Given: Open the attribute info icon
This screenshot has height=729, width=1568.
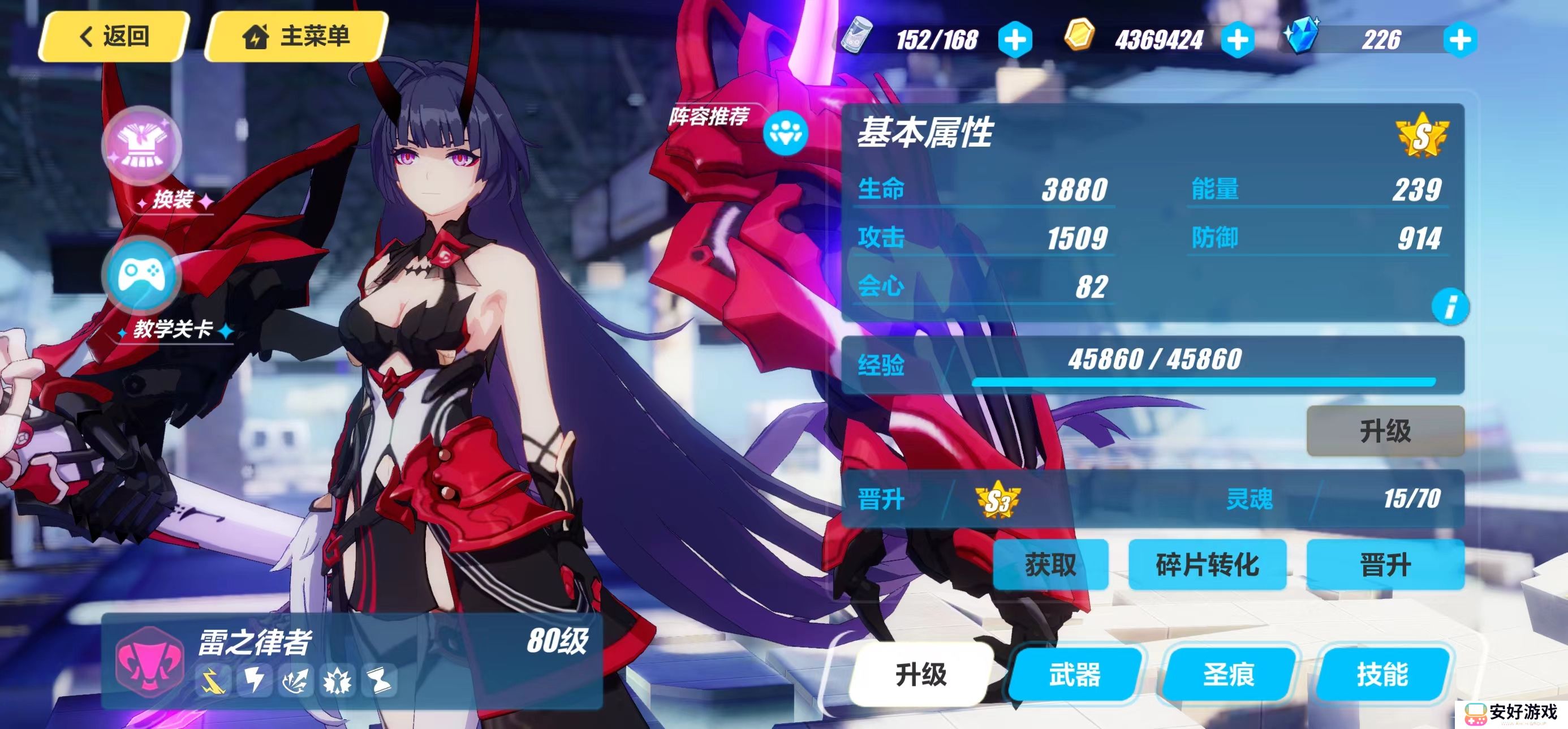Looking at the screenshot, I should (x=1450, y=306).
